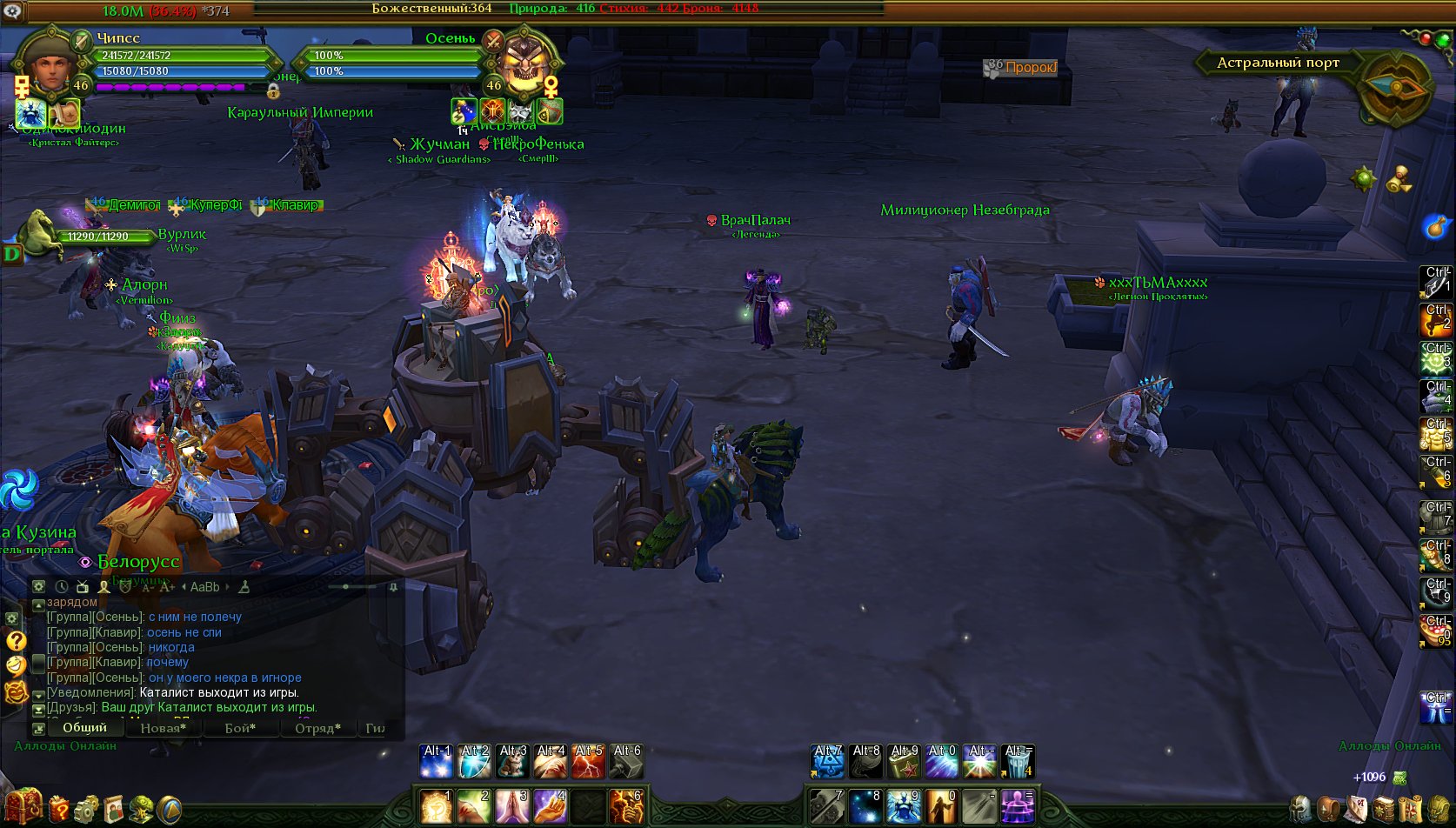Viewport: 1456px width, 828px height.
Task: Open the laughing emoticon menu
Action: [16, 665]
